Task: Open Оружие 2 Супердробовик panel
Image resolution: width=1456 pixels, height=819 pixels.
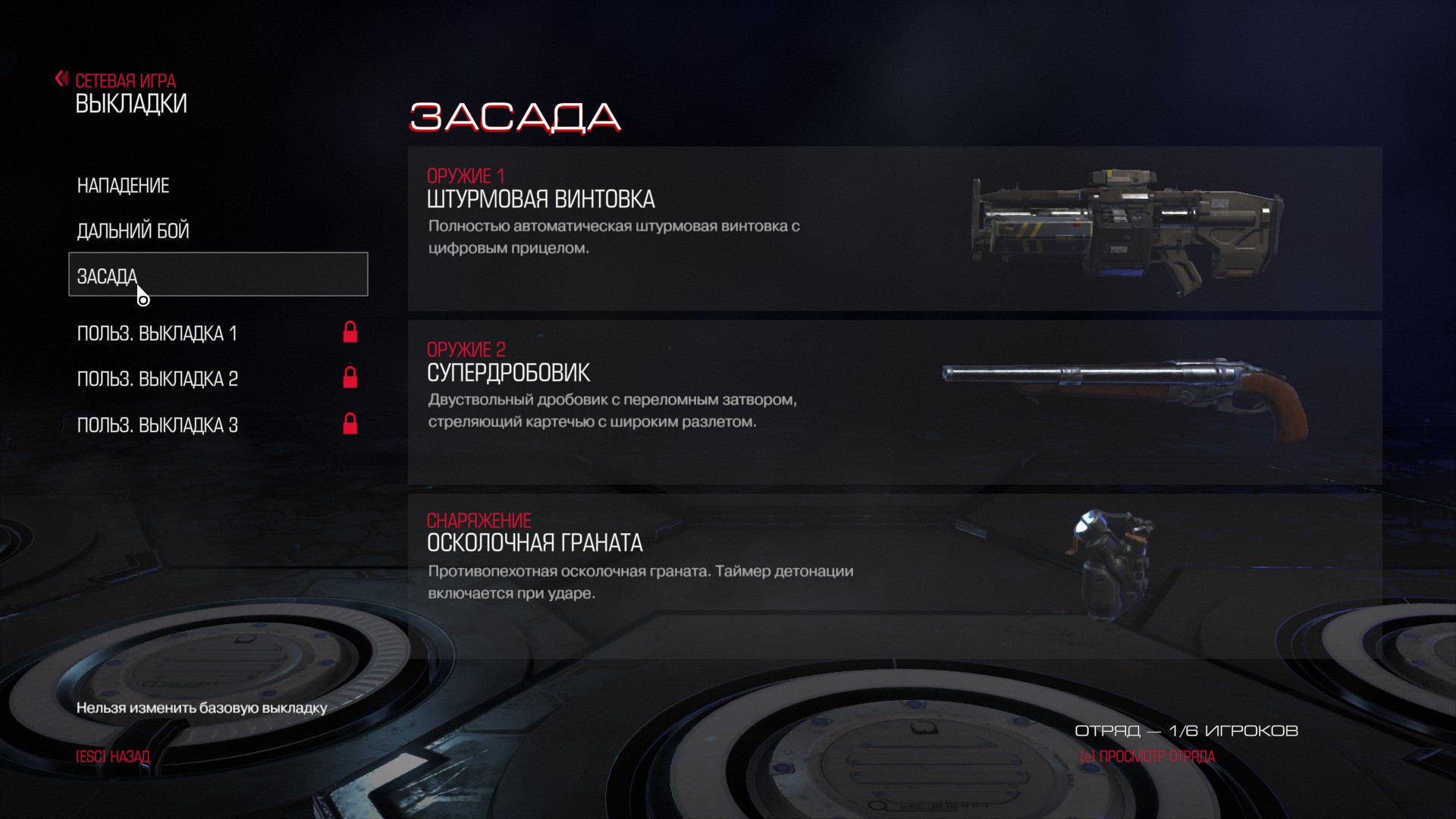Action: [x=894, y=402]
